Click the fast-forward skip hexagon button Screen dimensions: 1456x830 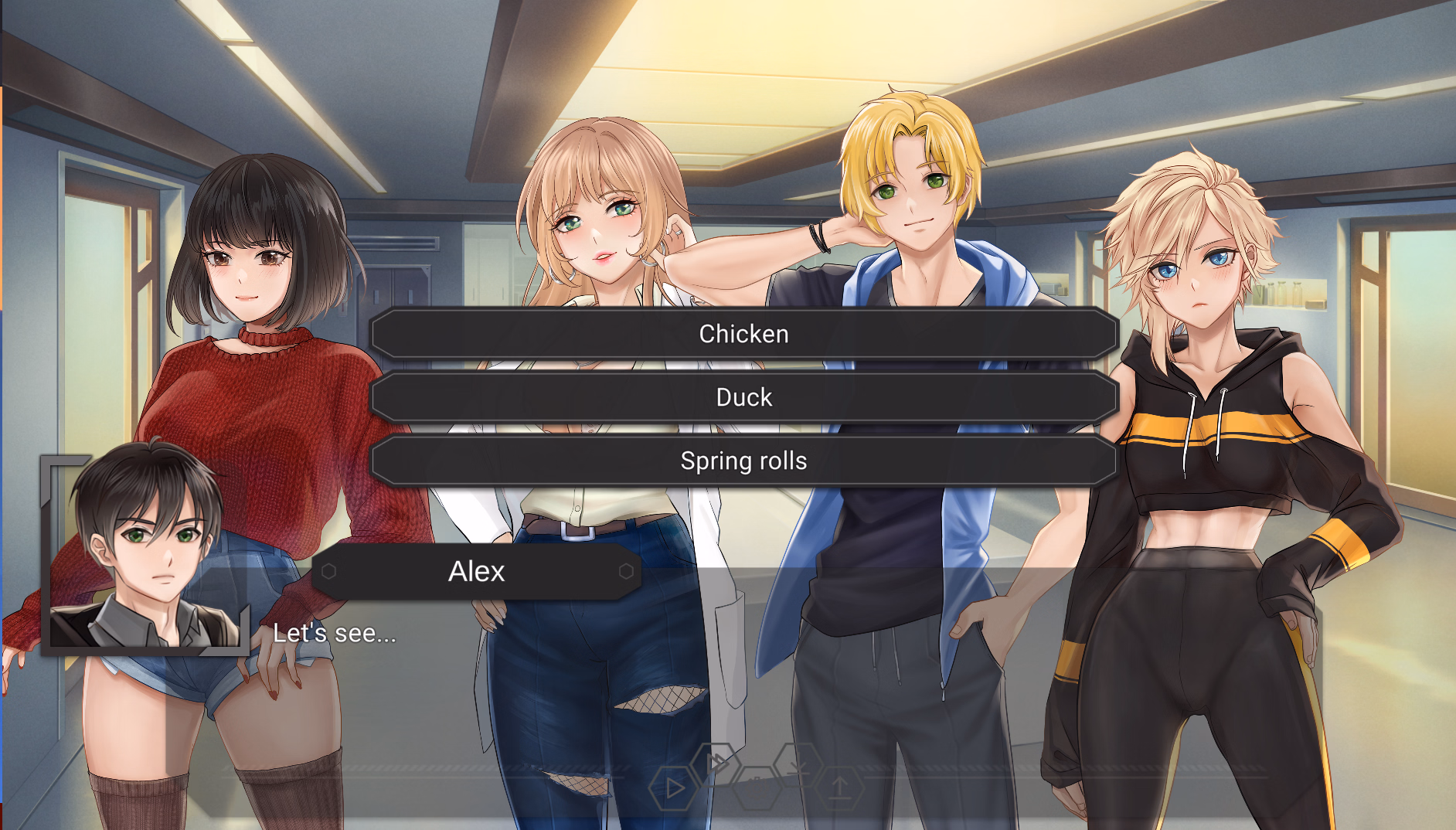click(x=716, y=763)
